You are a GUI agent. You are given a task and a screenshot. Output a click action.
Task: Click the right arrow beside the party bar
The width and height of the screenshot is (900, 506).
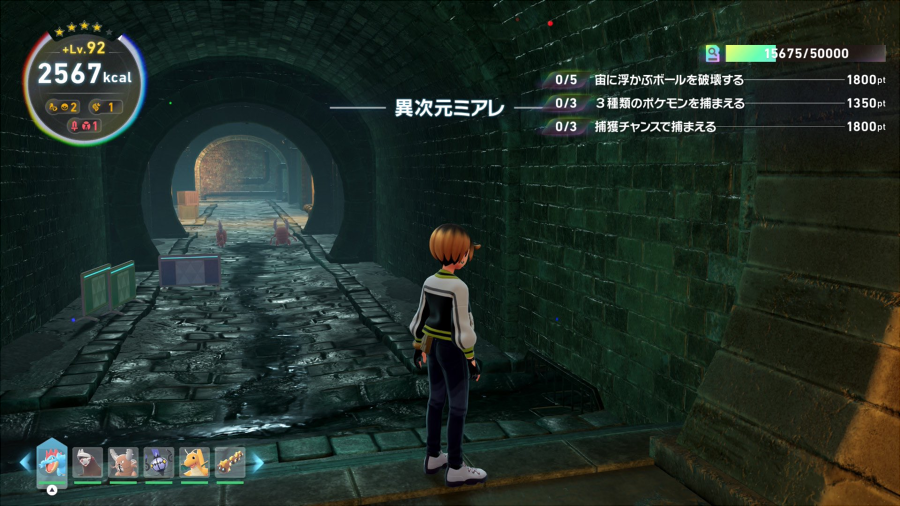(x=257, y=462)
